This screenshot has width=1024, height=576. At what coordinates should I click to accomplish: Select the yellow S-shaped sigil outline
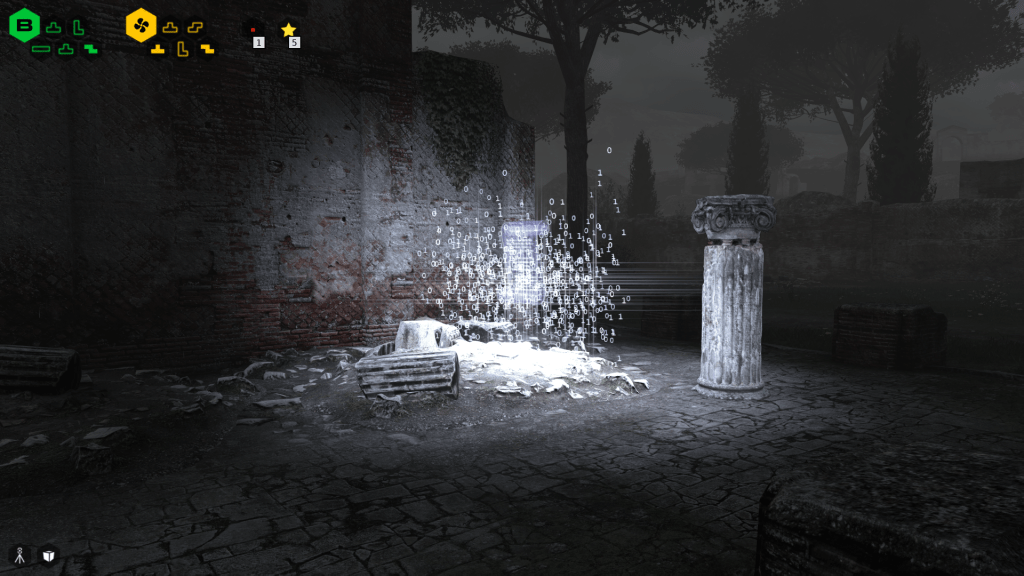pyautogui.click(x=195, y=27)
